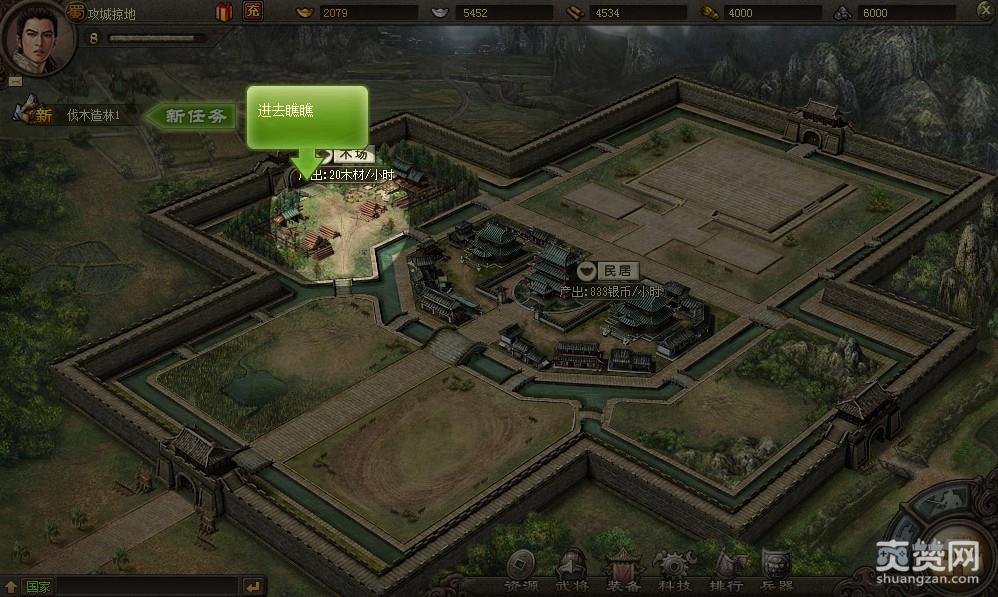Open the 排行 rankings menu

click(725, 572)
